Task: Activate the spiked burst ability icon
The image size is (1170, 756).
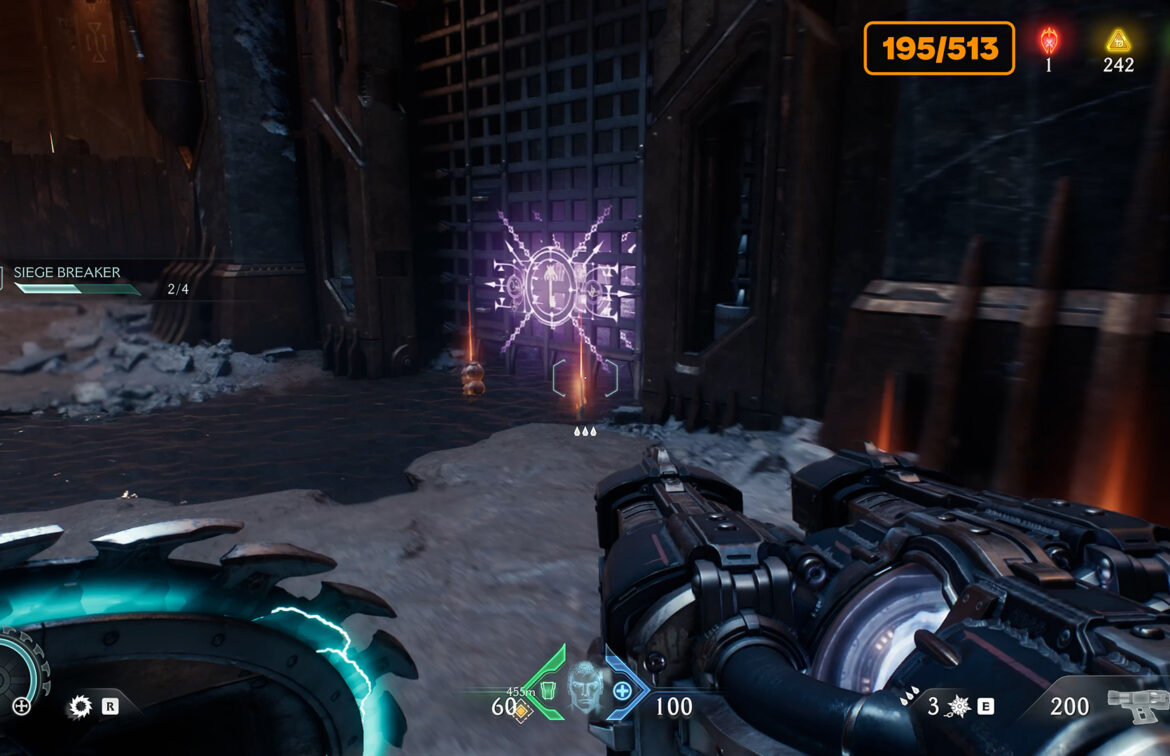Action: click(x=959, y=707)
